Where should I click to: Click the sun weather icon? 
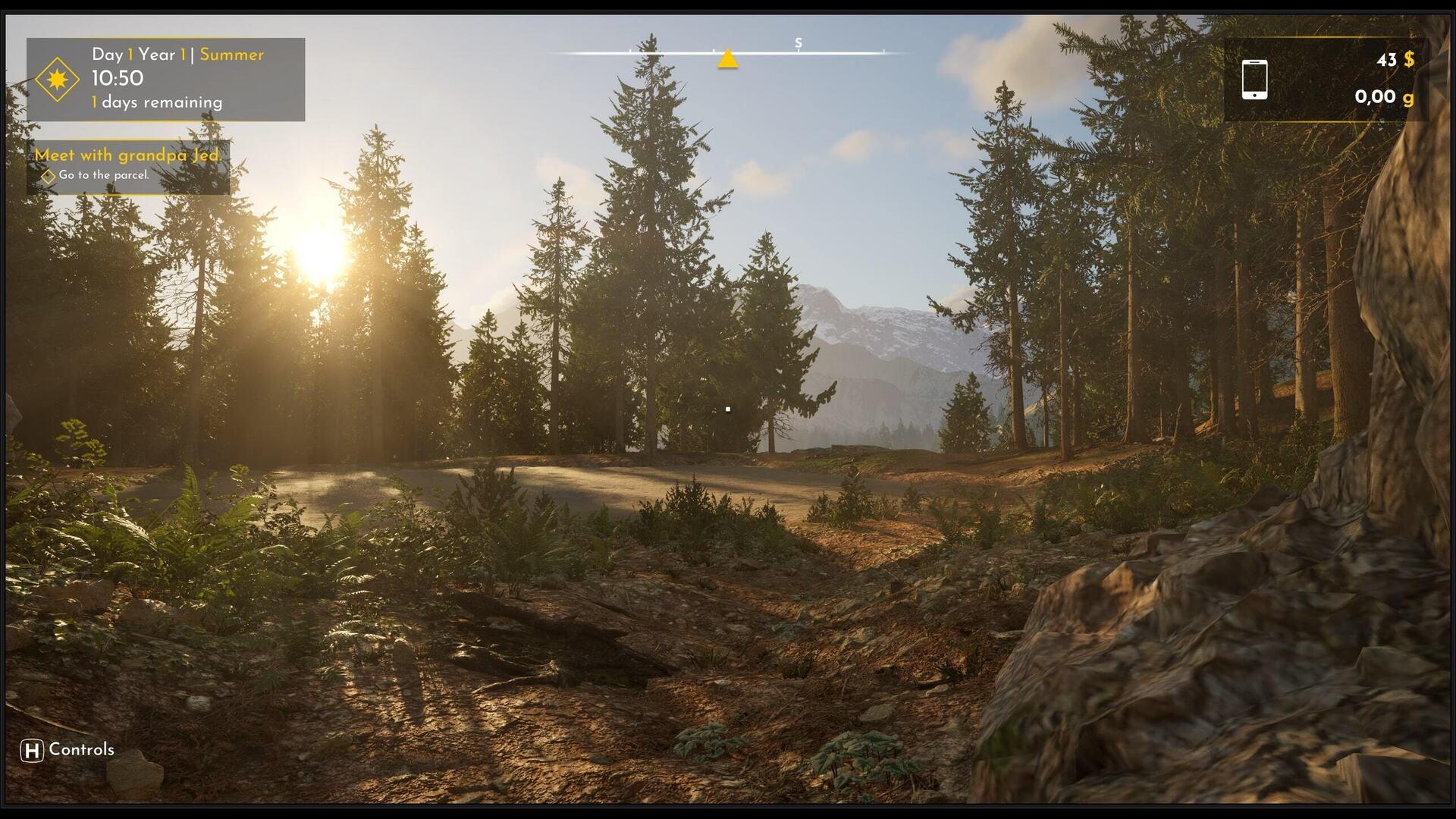click(58, 79)
